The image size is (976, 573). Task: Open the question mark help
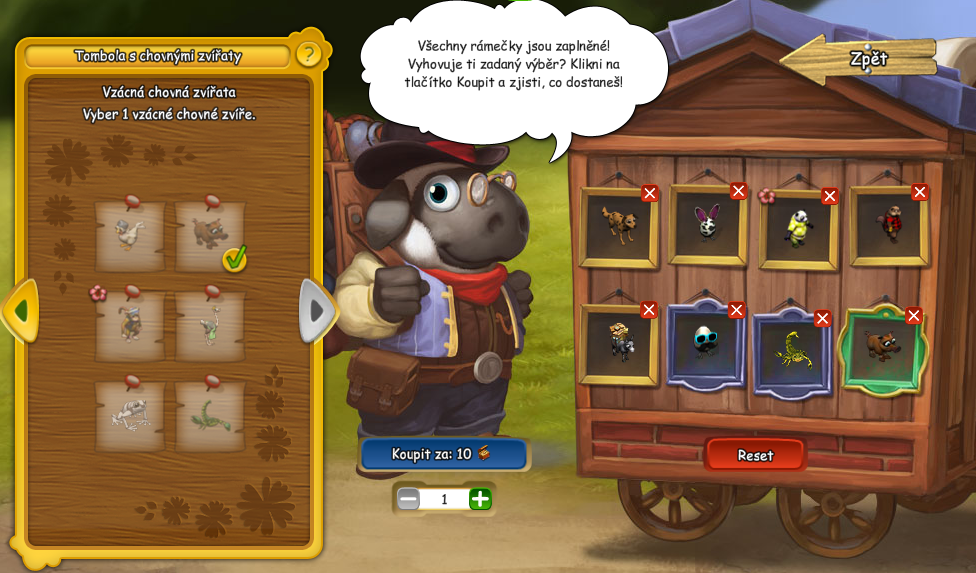pyautogui.click(x=308, y=54)
